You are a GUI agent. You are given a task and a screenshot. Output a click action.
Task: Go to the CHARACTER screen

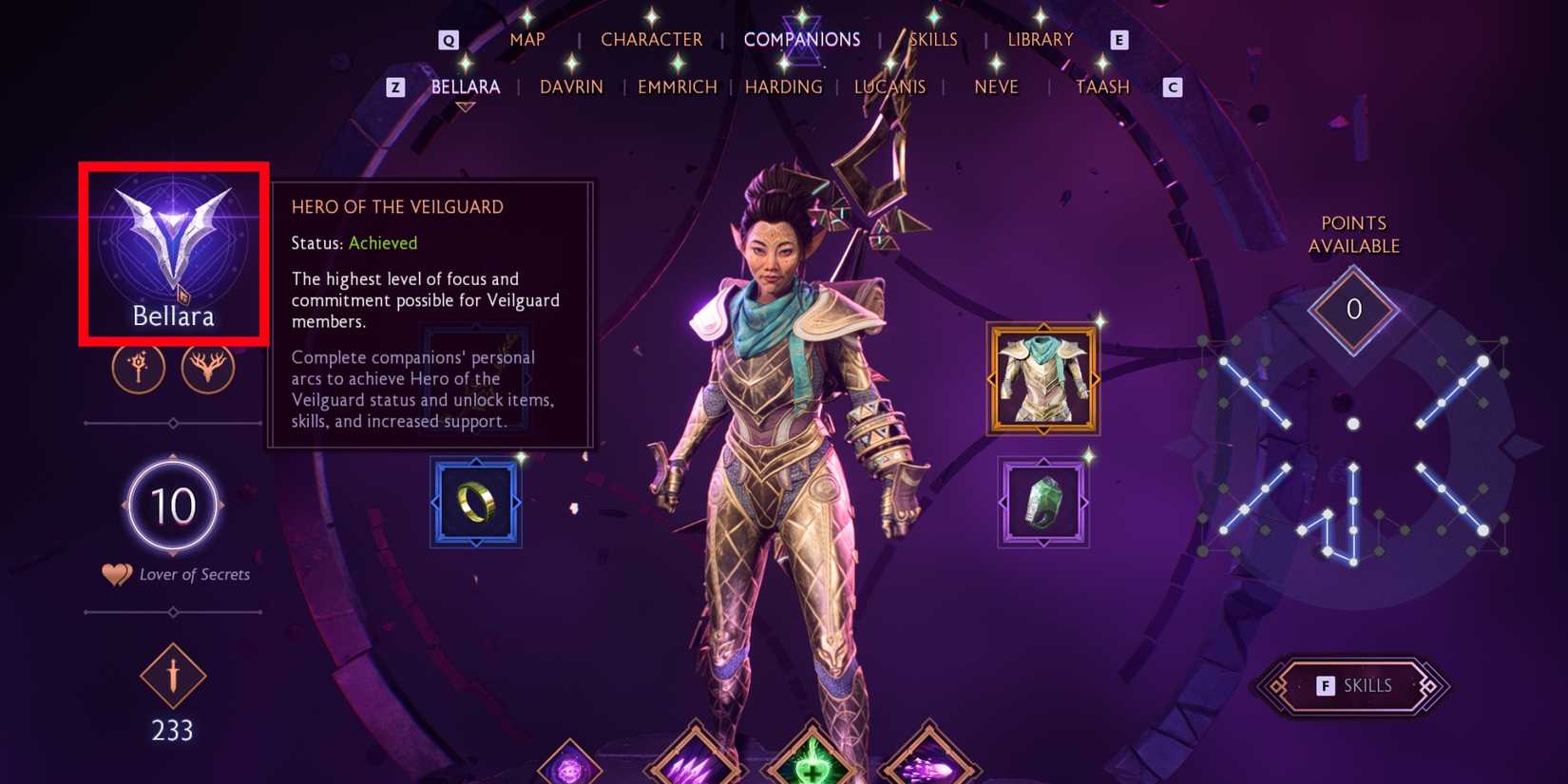651,39
